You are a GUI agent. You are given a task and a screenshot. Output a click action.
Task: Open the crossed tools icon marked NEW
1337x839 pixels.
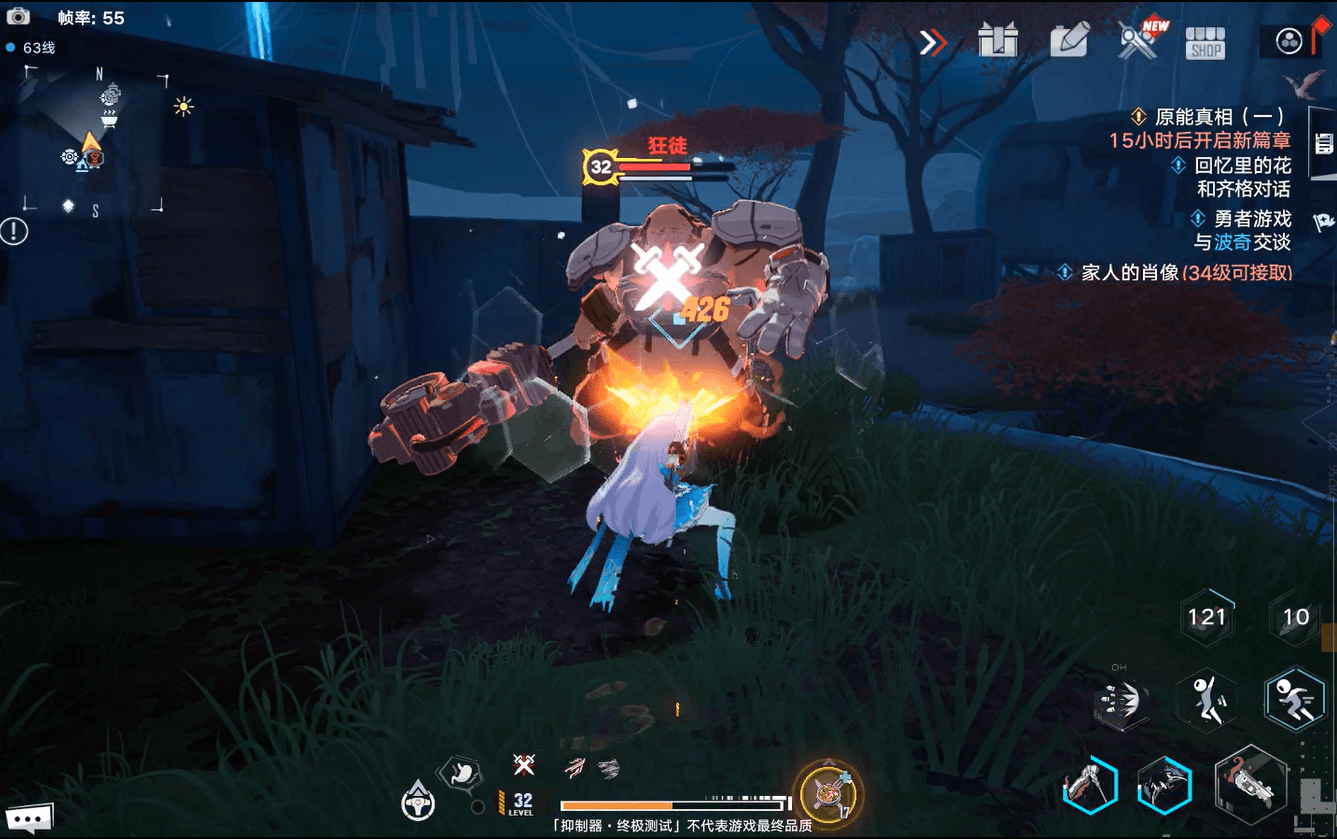tap(1139, 42)
